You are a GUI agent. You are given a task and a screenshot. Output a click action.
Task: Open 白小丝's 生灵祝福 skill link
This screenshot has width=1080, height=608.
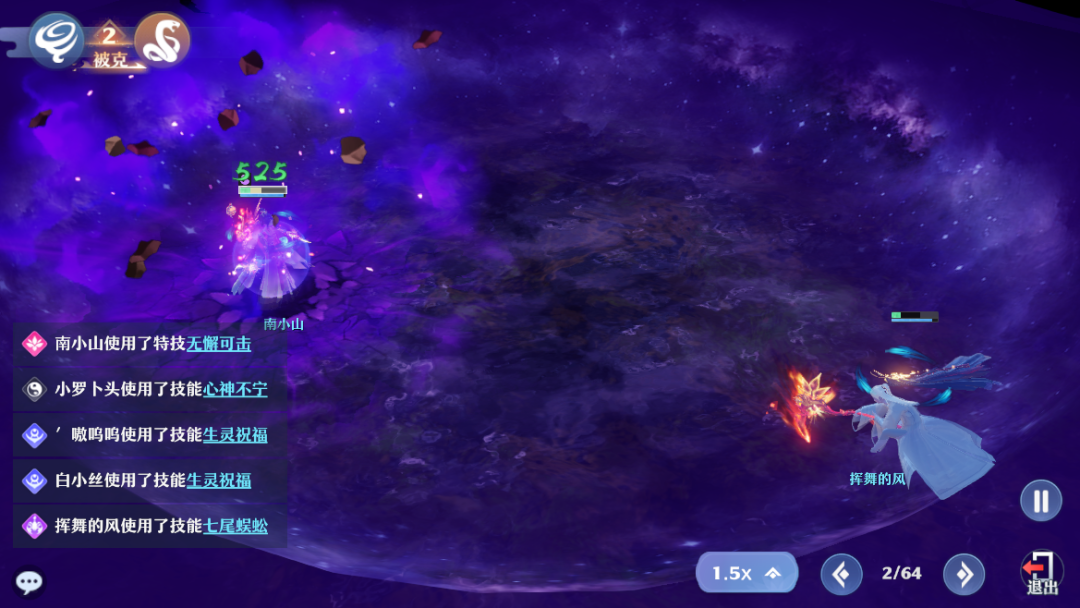point(218,480)
